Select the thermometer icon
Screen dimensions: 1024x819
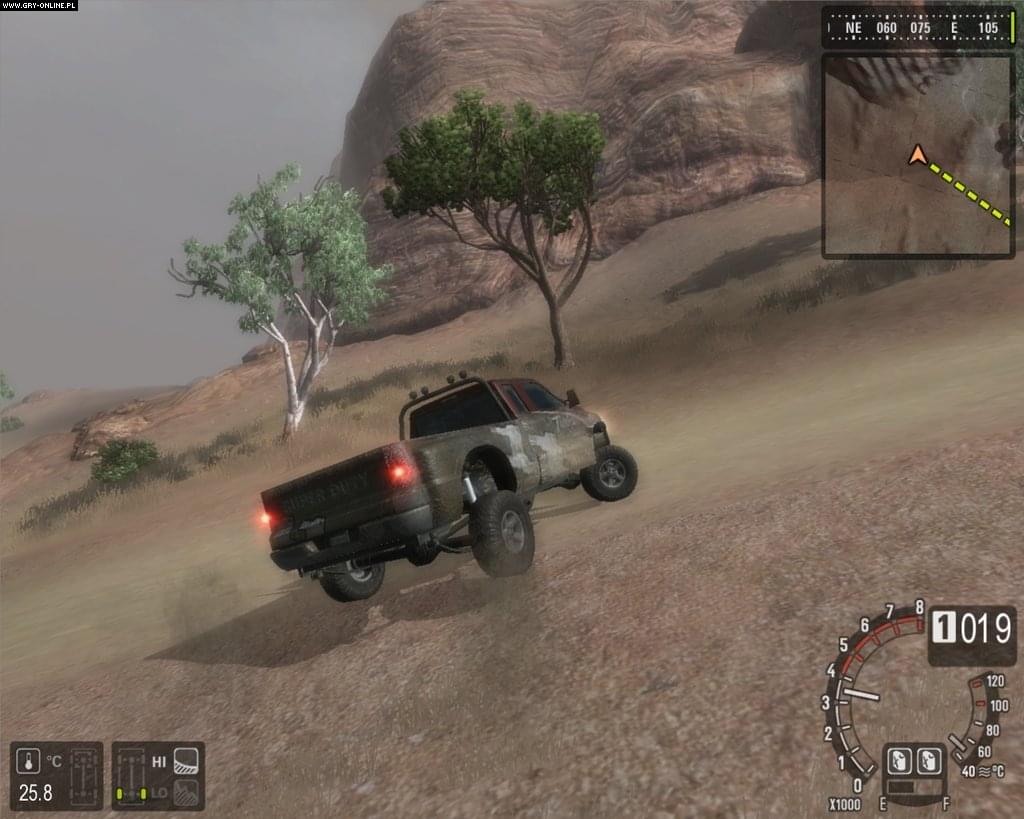pyautogui.click(x=30, y=762)
